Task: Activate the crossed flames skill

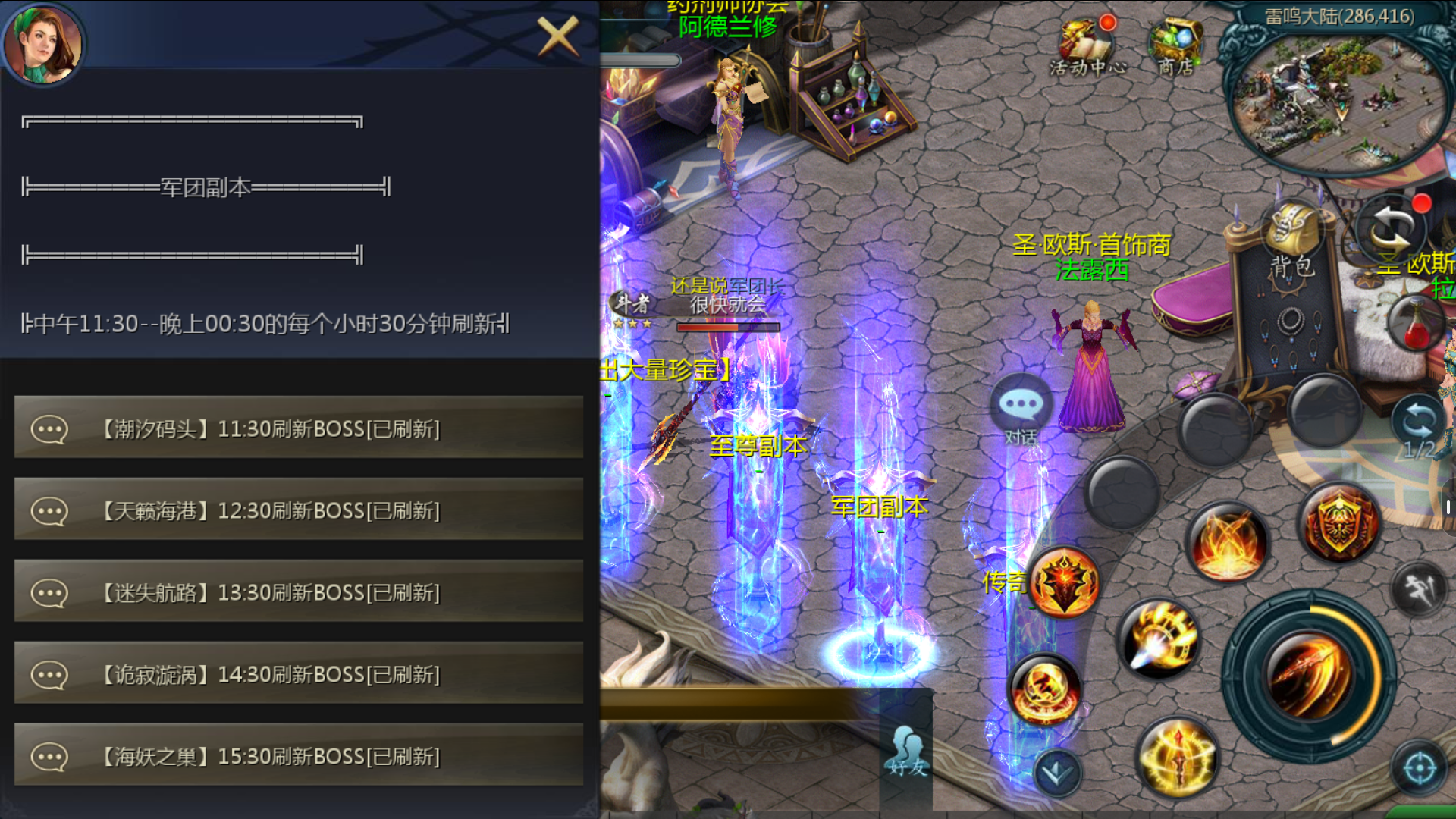Action: pos(1227,542)
